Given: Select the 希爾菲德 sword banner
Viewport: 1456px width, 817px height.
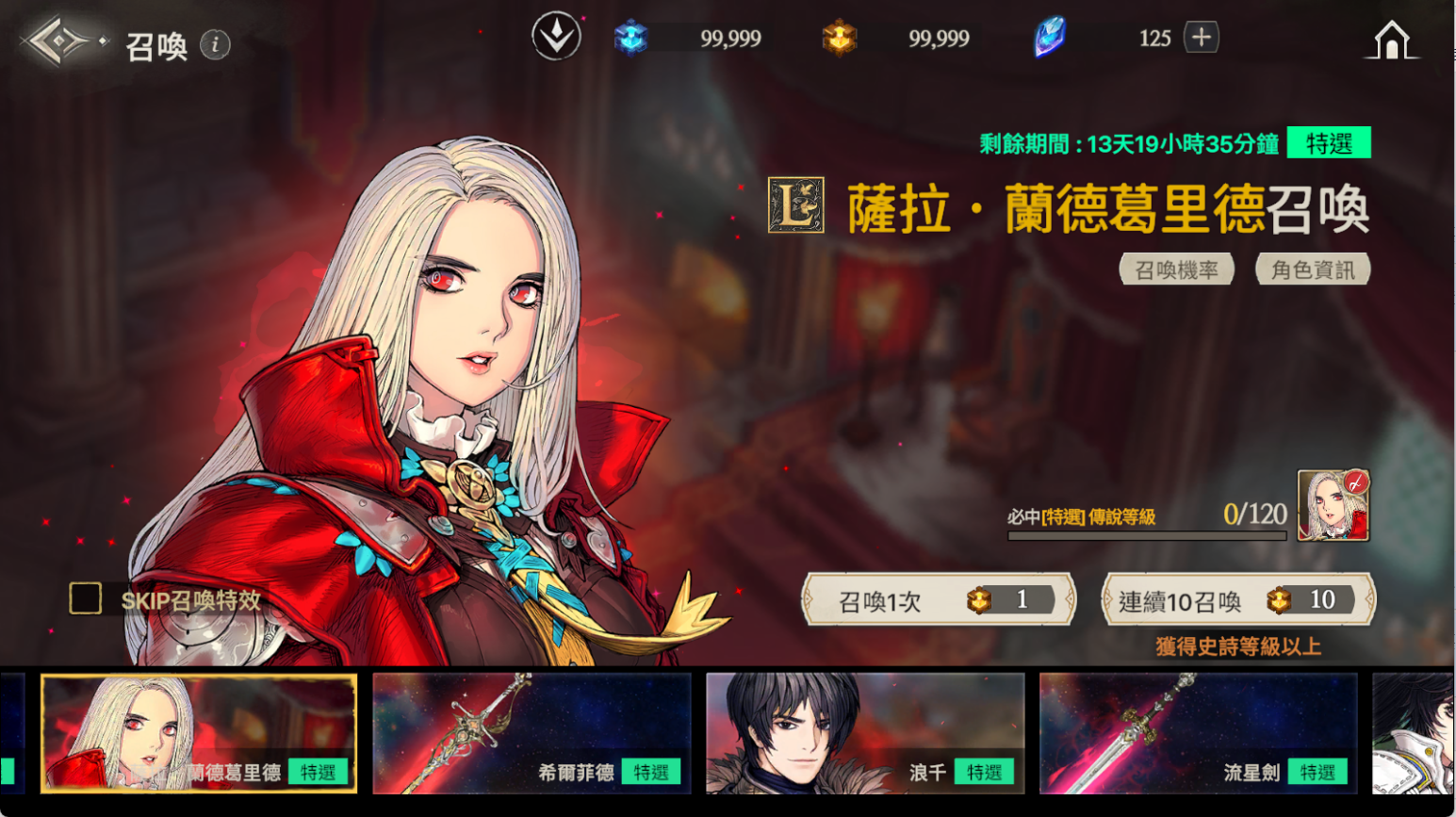Looking at the screenshot, I should pos(532,733).
